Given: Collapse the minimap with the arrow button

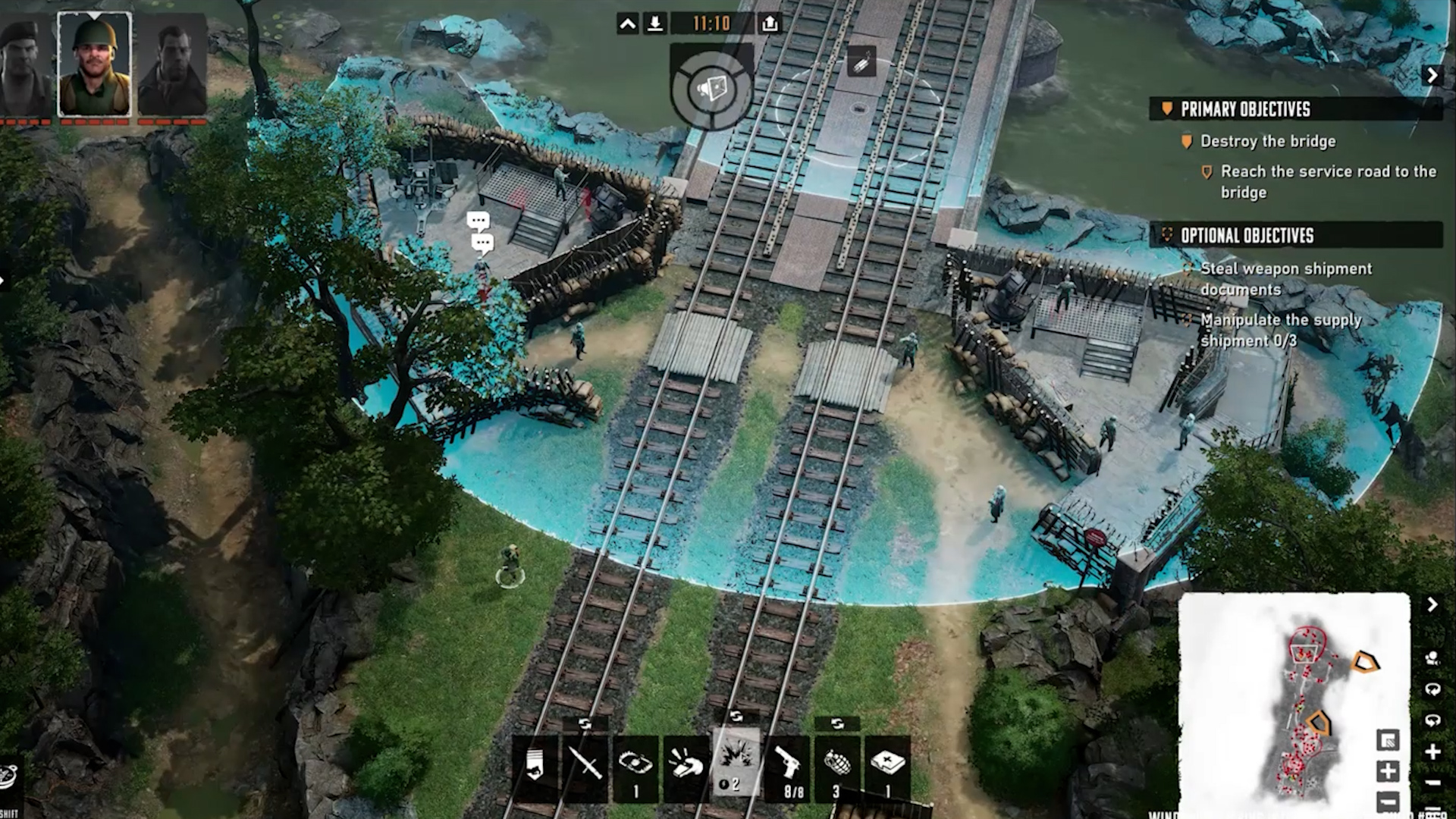Looking at the screenshot, I should click(1432, 604).
